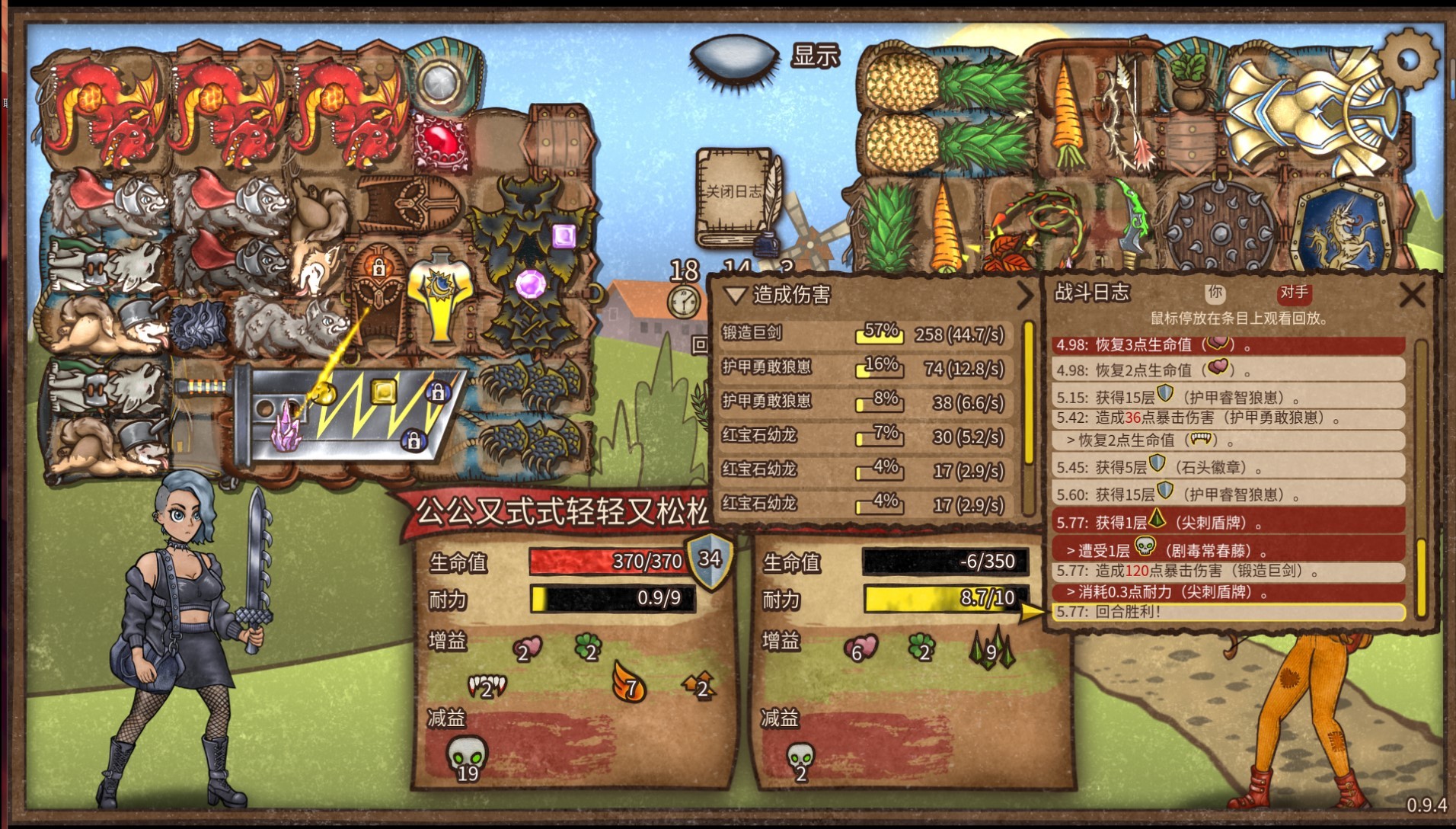Select the 造成120点暴击伤害 log entry
This screenshot has height=829, width=1456.
point(1228,571)
